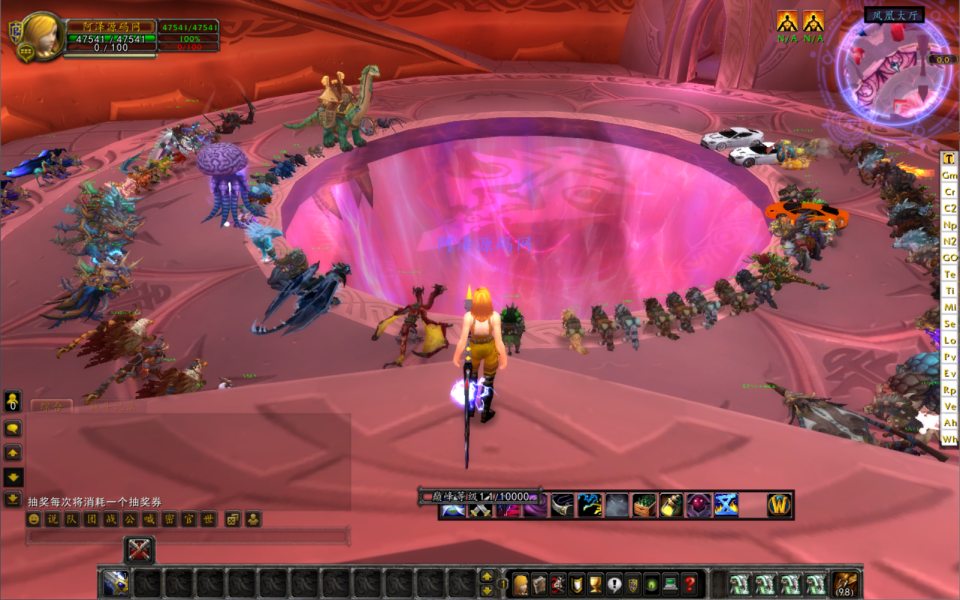Select the Lo button in the side panel

949,340
